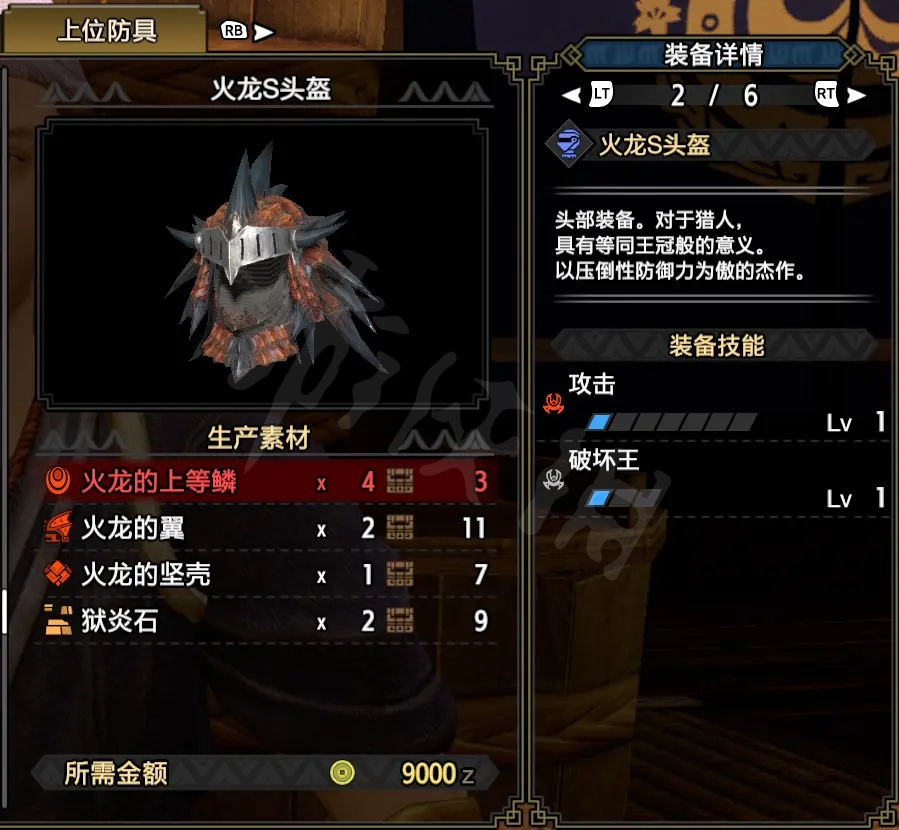Select the 火龙的上等鳞 material row
The height and width of the screenshot is (830, 899).
click(265, 482)
